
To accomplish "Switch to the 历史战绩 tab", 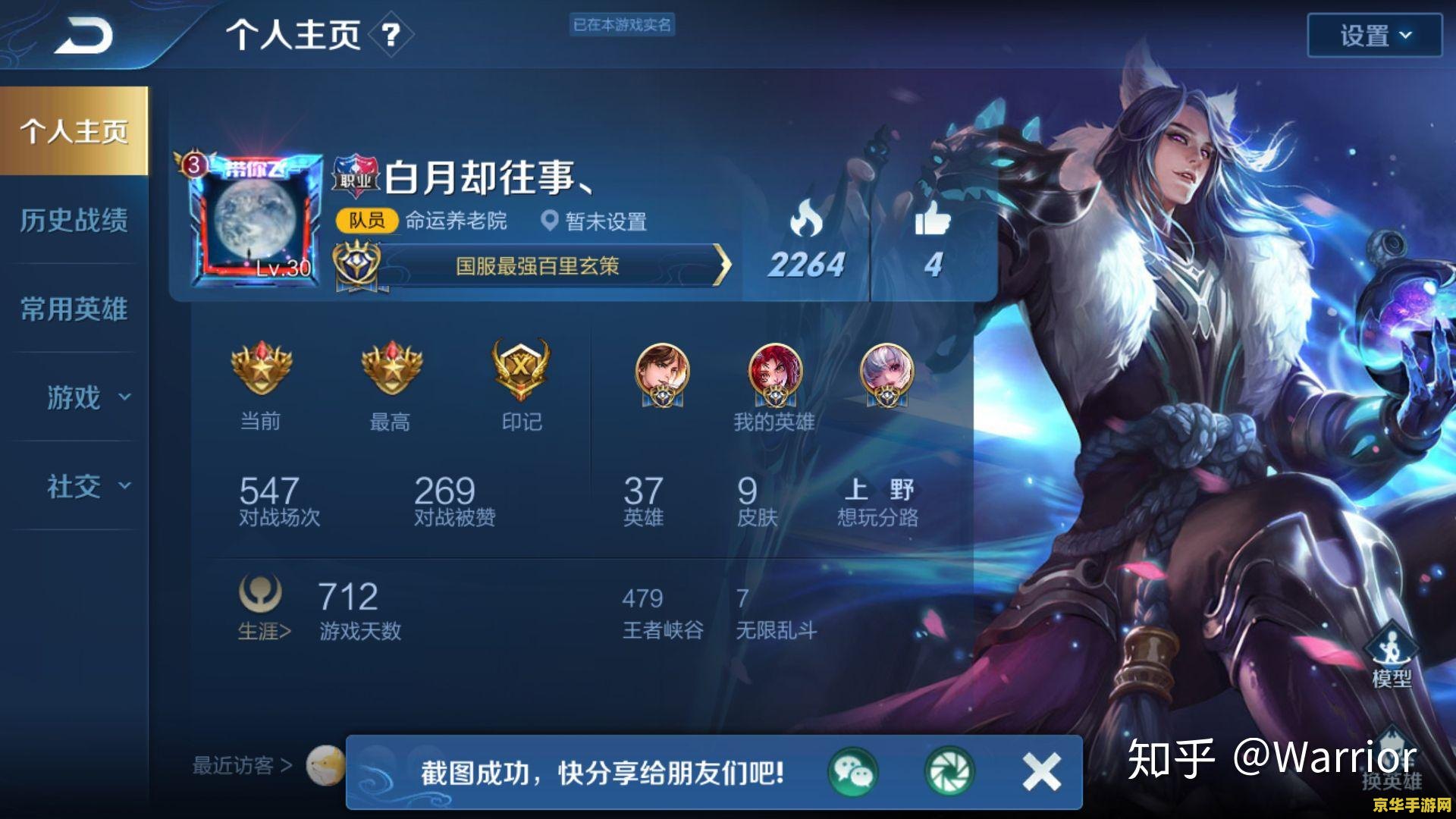I will coord(74,221).
